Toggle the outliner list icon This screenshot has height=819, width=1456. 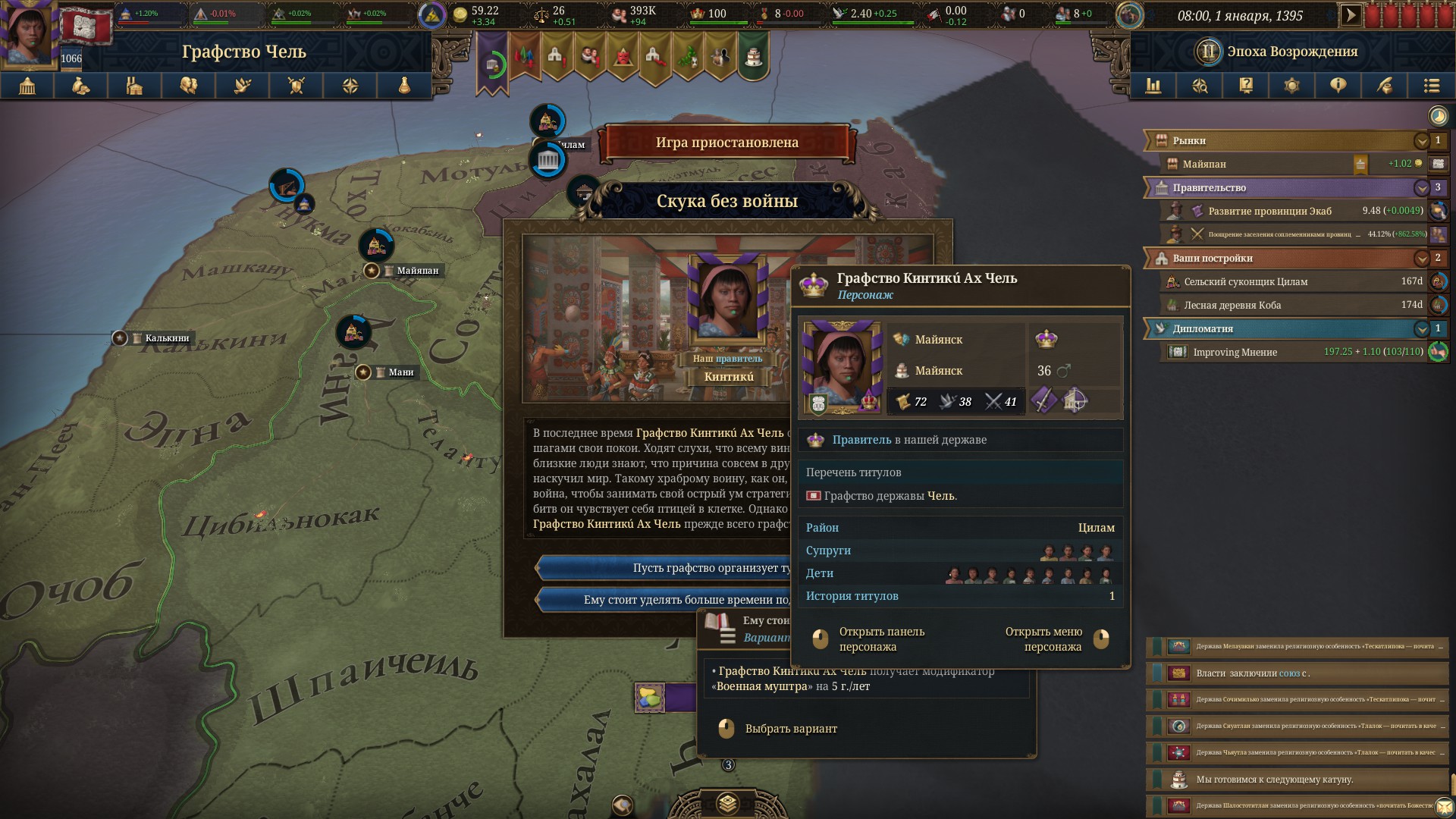click(x=1432, y=86)
